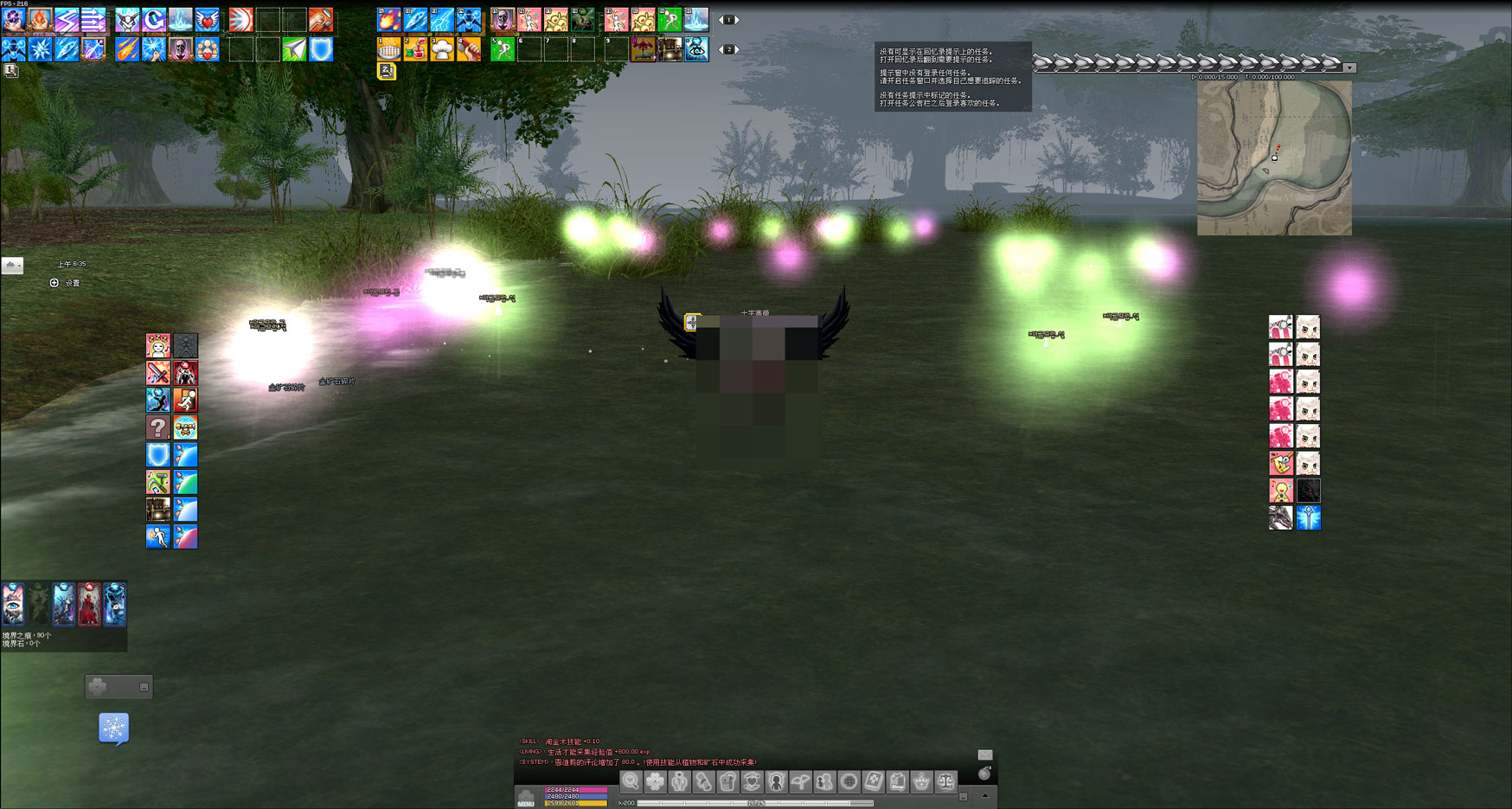
Task: Open the scales icon at the right end of the bottom toolbar
Action: coord(945,783)
